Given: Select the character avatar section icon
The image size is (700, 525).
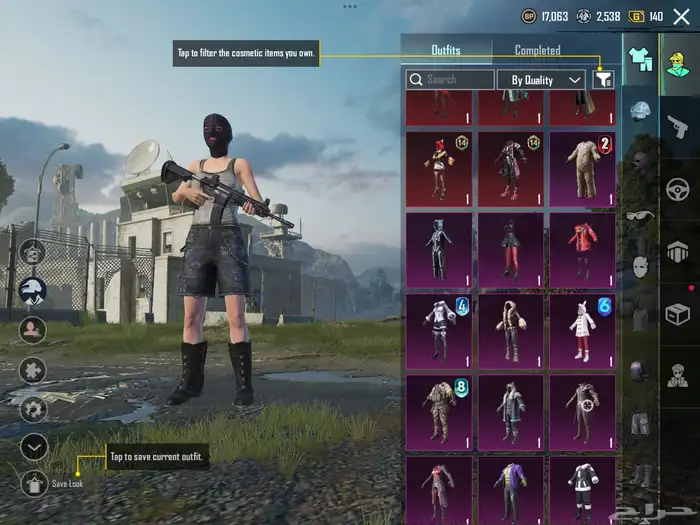Looking at the screenshot, I should pos(677,62).
